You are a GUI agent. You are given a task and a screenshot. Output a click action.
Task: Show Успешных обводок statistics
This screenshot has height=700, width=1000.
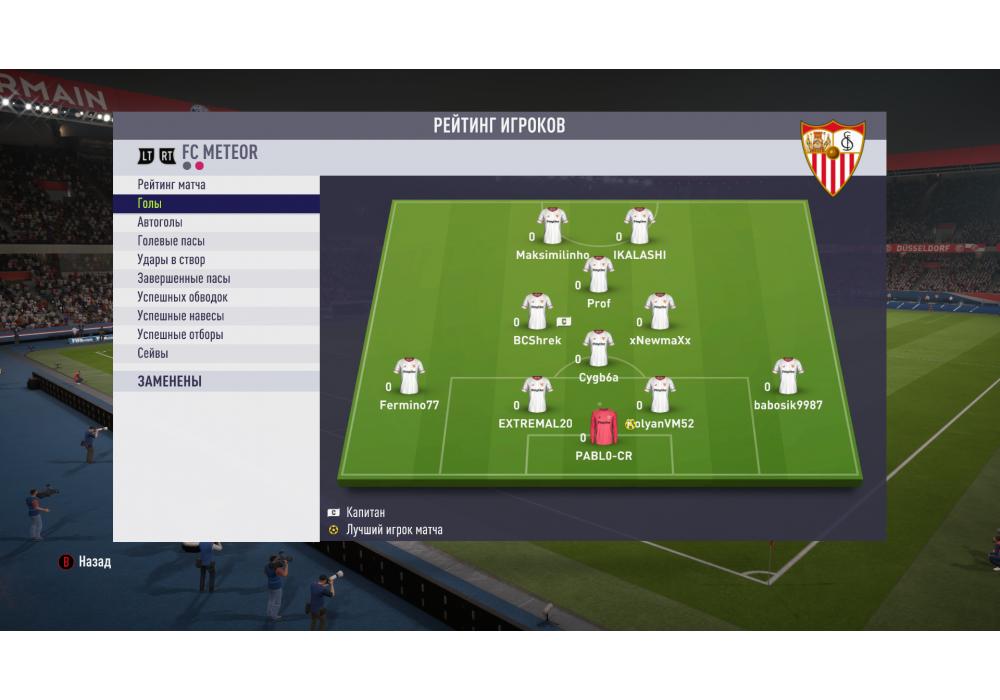point(216,297)
